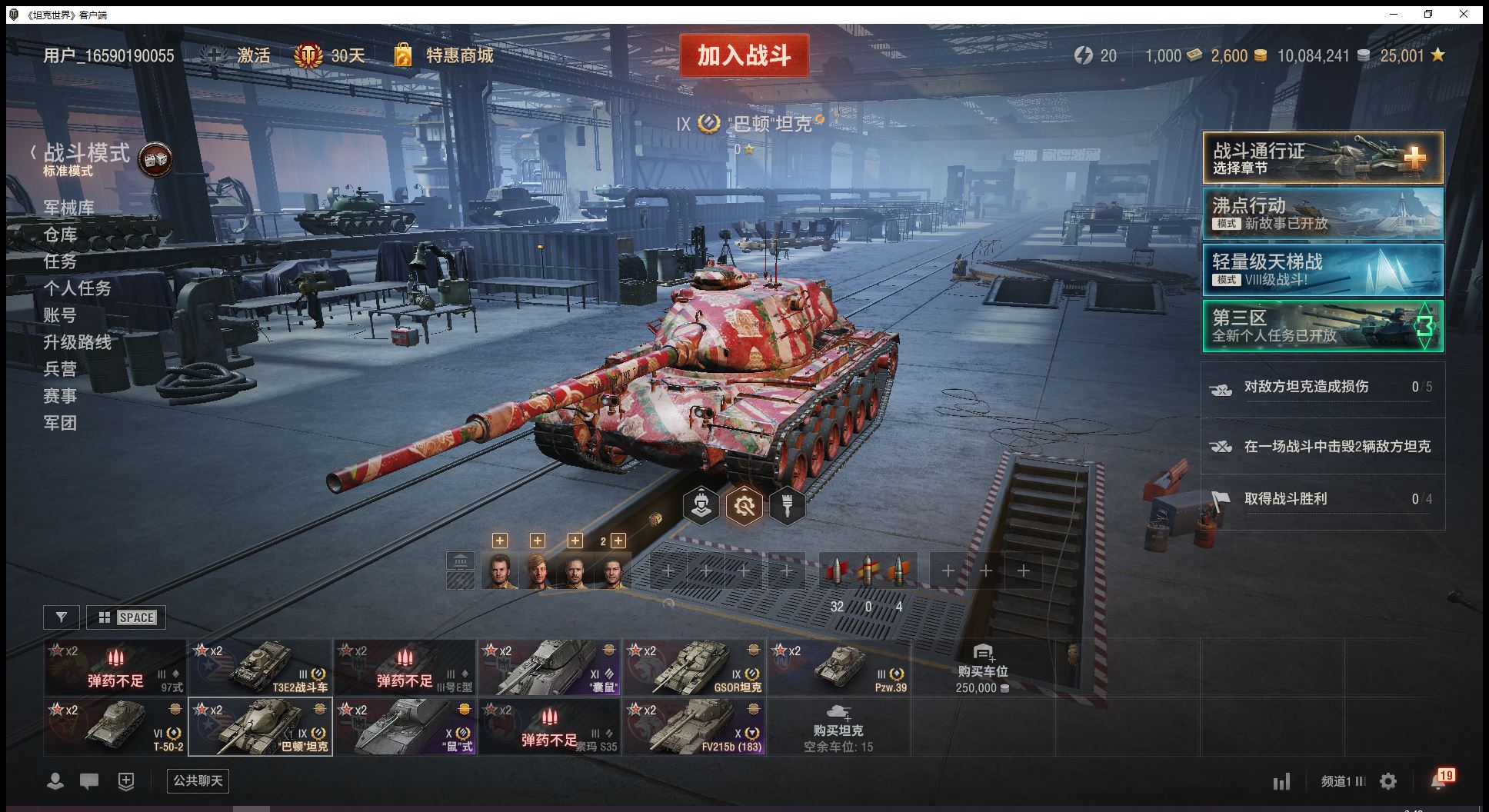
Task: Open the 军团 clan menu
Action: [60, 423]
